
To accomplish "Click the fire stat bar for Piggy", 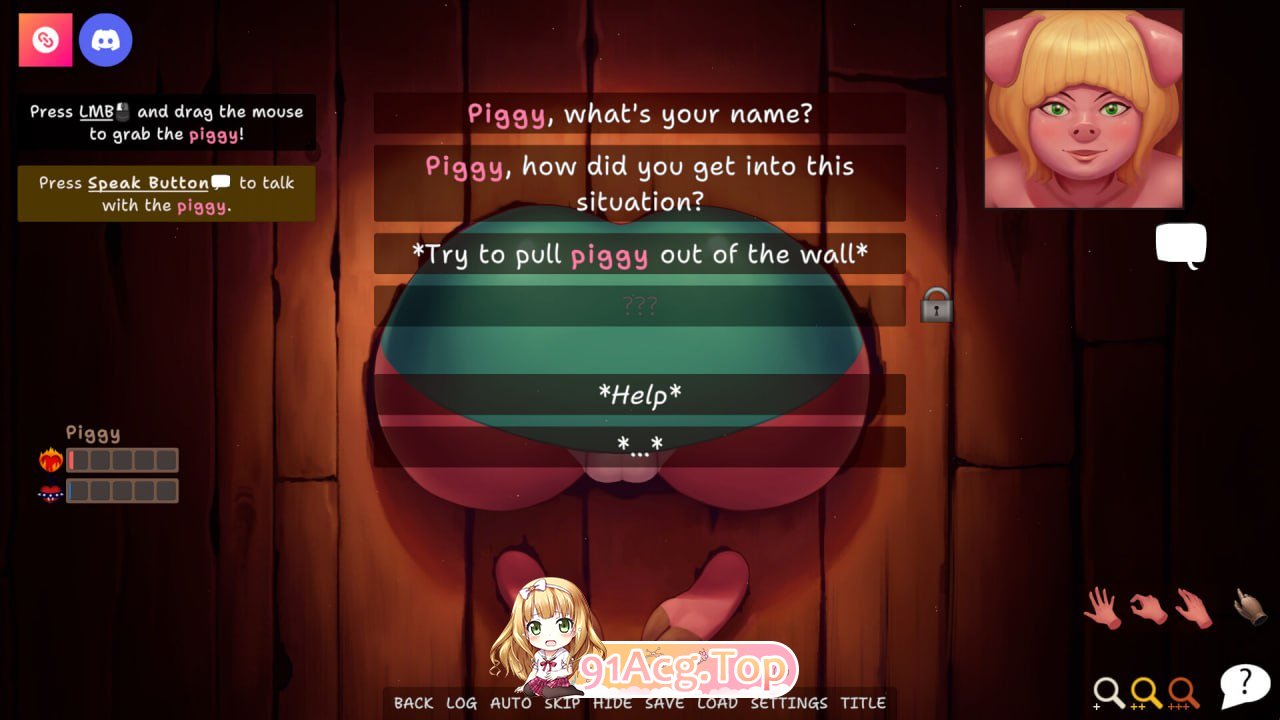I will [x=120, y=459].
